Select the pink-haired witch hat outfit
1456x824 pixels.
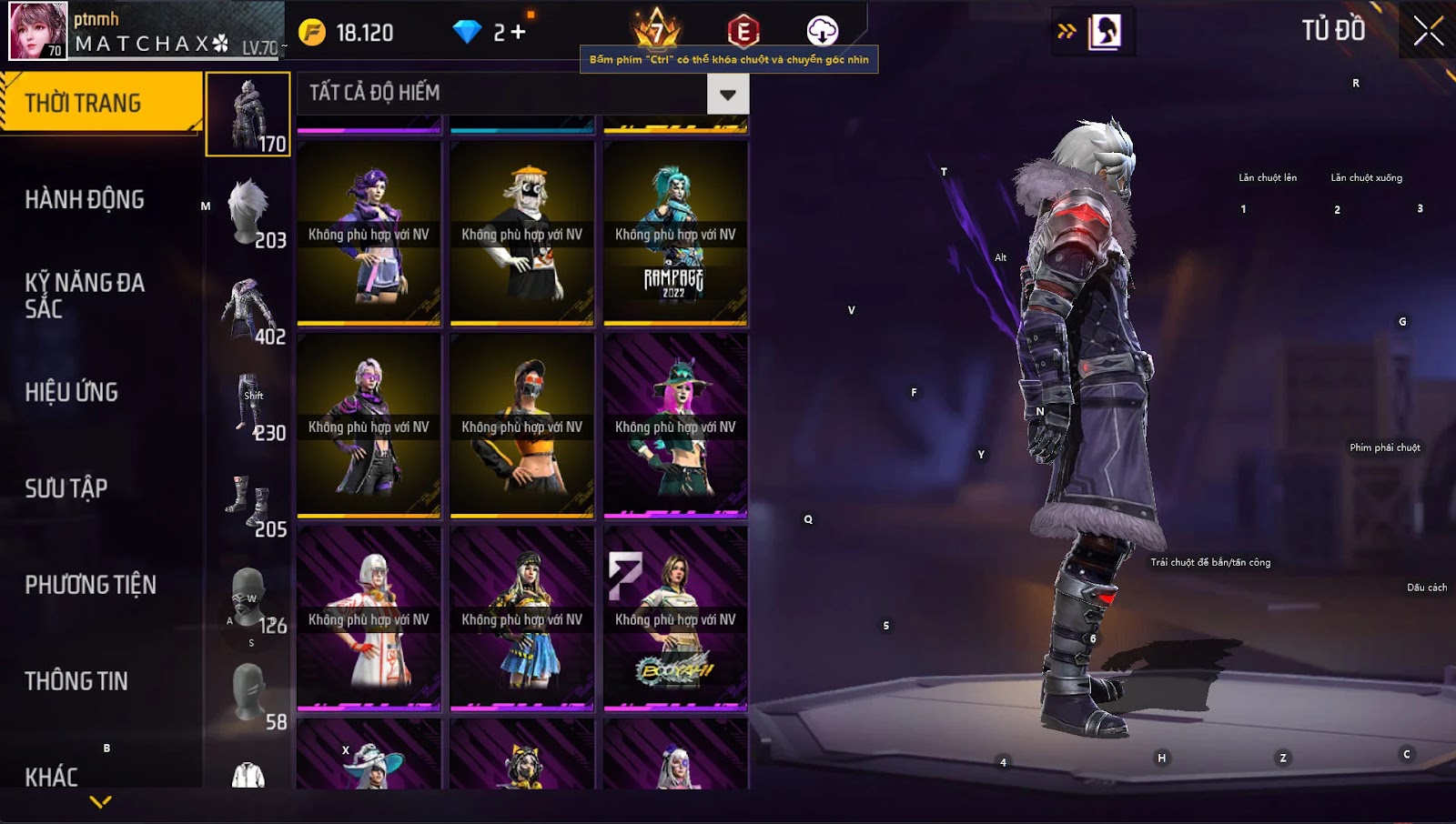[x=675, y=427]
